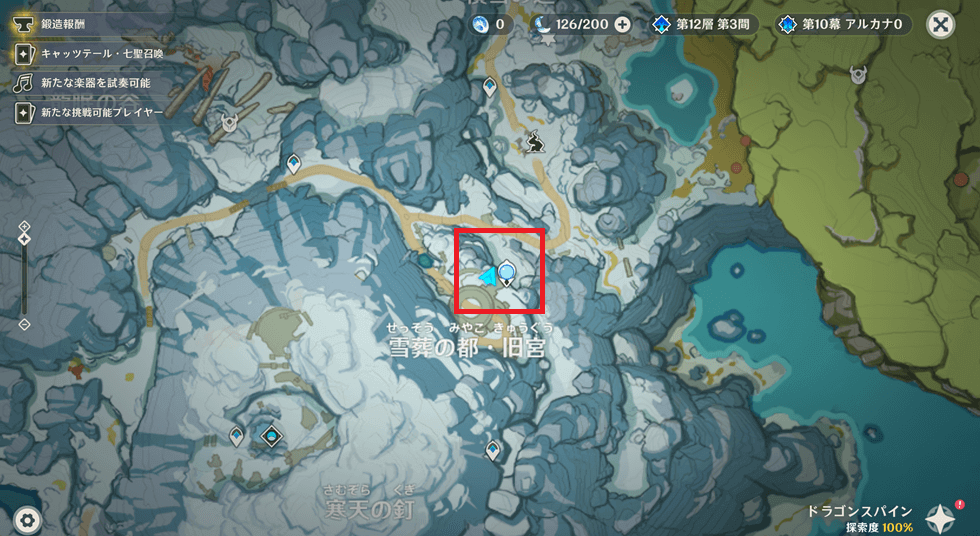Select the horned mask marker on the green area
Image resolution: width=980 pixels, height=536 pixels.
pos(859,73)
